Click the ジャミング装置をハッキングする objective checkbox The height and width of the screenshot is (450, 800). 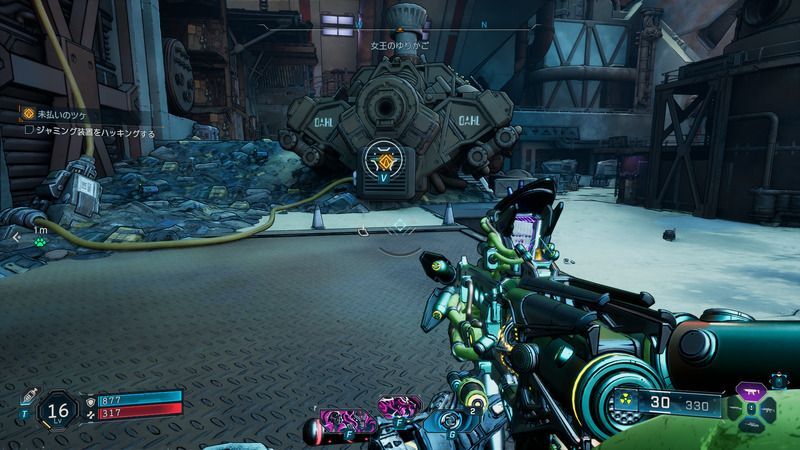pyautogui.click(x=30, y=130)
